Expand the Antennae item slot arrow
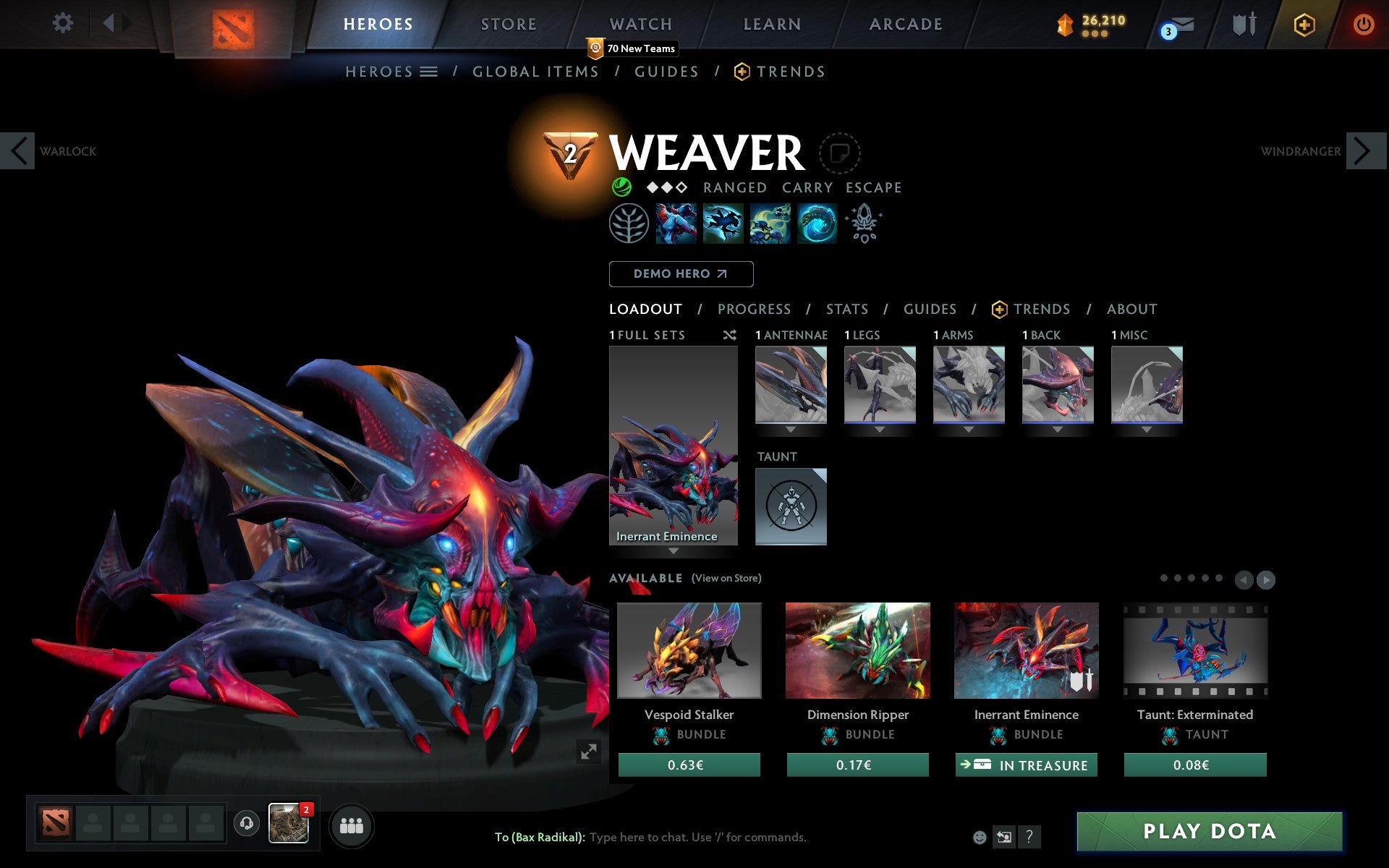Viewport: 1389px width, 868px height. pyautogui.click(x=790, y=428)
